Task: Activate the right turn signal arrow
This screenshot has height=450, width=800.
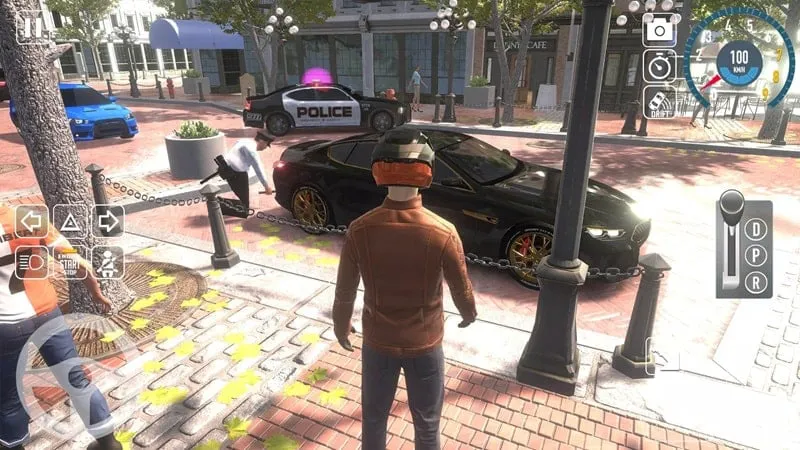Action: pos(108,220)
